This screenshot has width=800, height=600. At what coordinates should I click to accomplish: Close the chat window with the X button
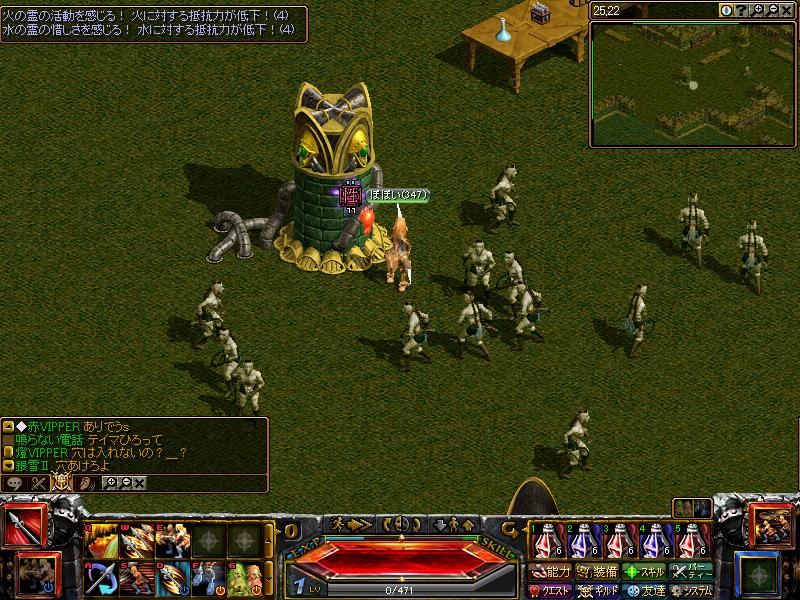coord(140,483)
